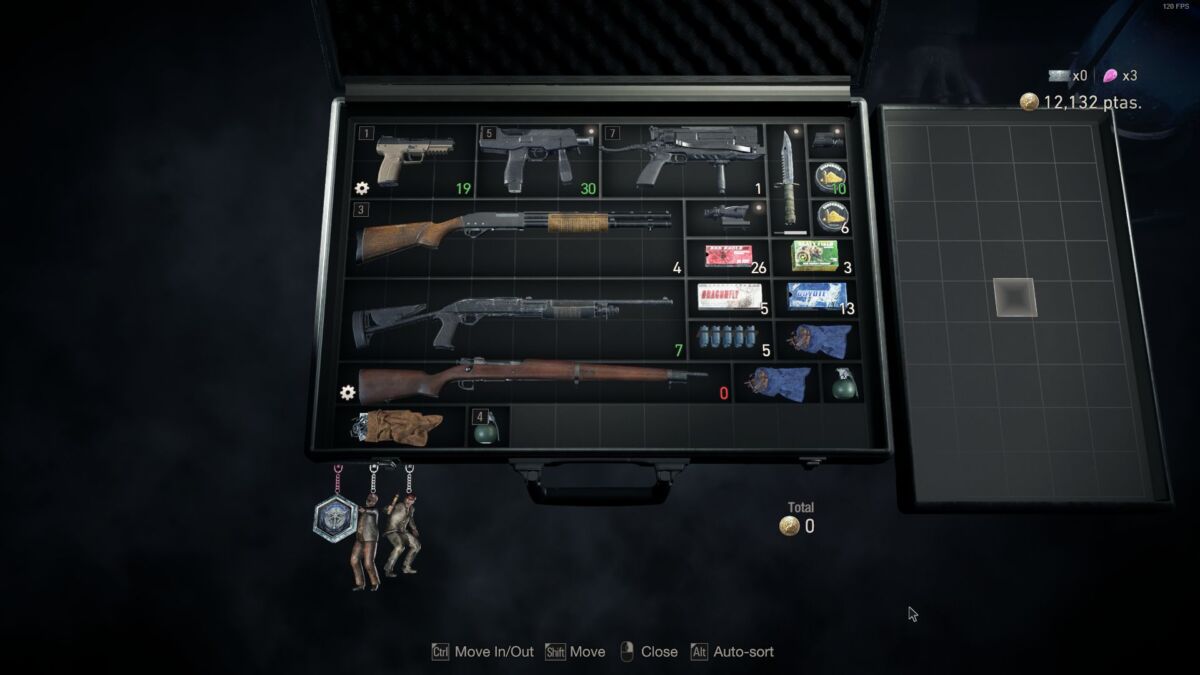This screenshot has height=675, width=1200.
Task: Select the stack of five blue mines
Action: point(725,338)
